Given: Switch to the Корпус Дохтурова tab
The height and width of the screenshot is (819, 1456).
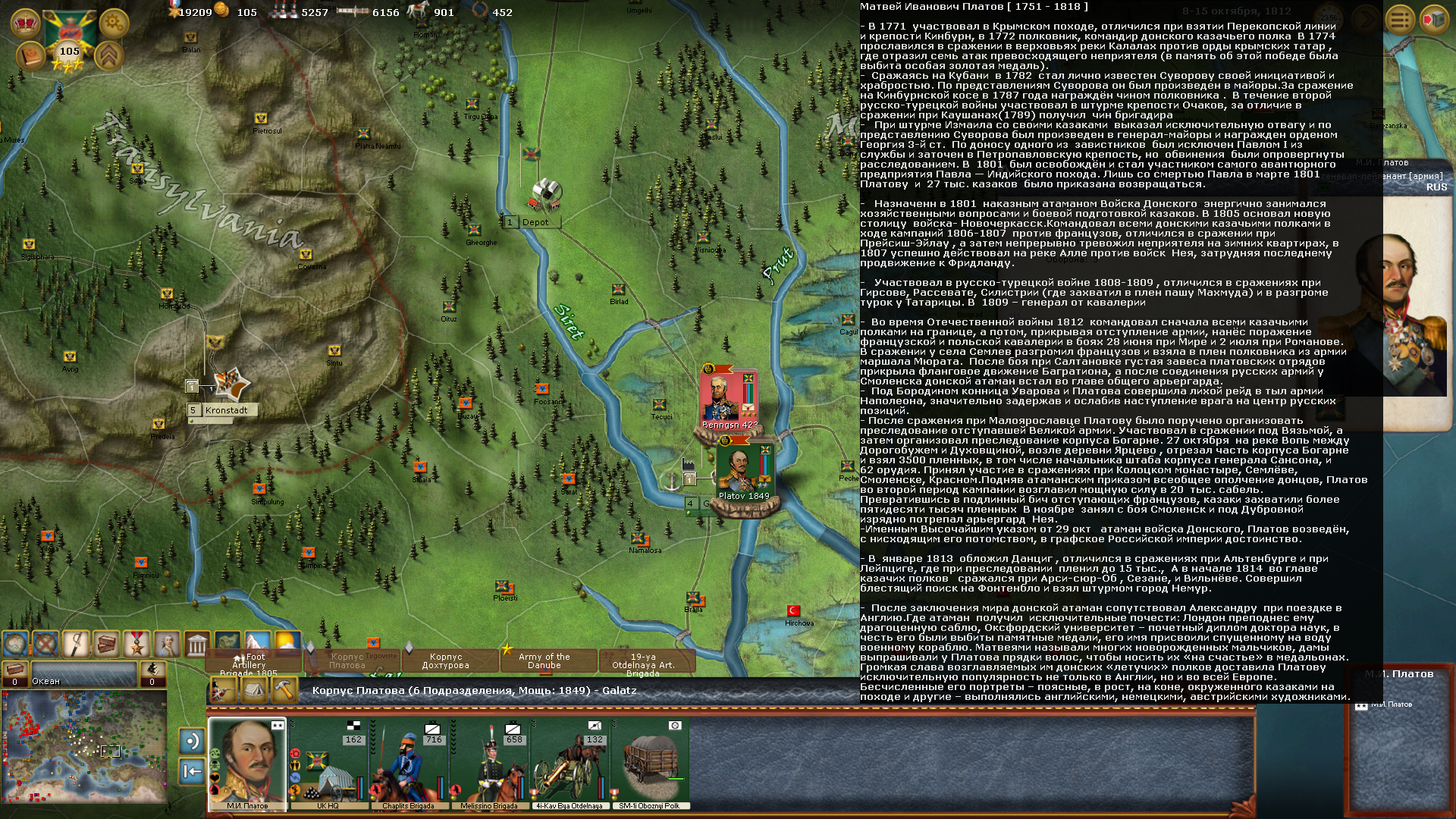Looking at the screenshot, I should (x=445, y=661).
